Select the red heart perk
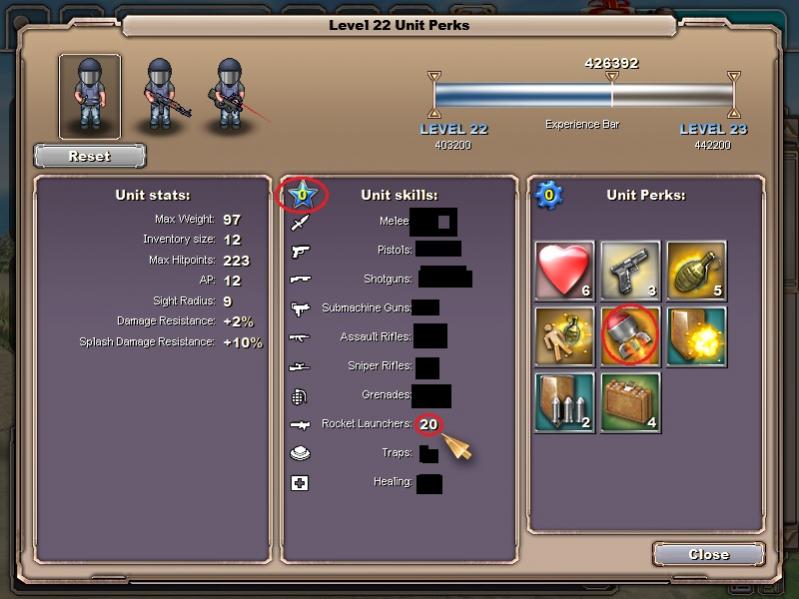 coord(565,271)
